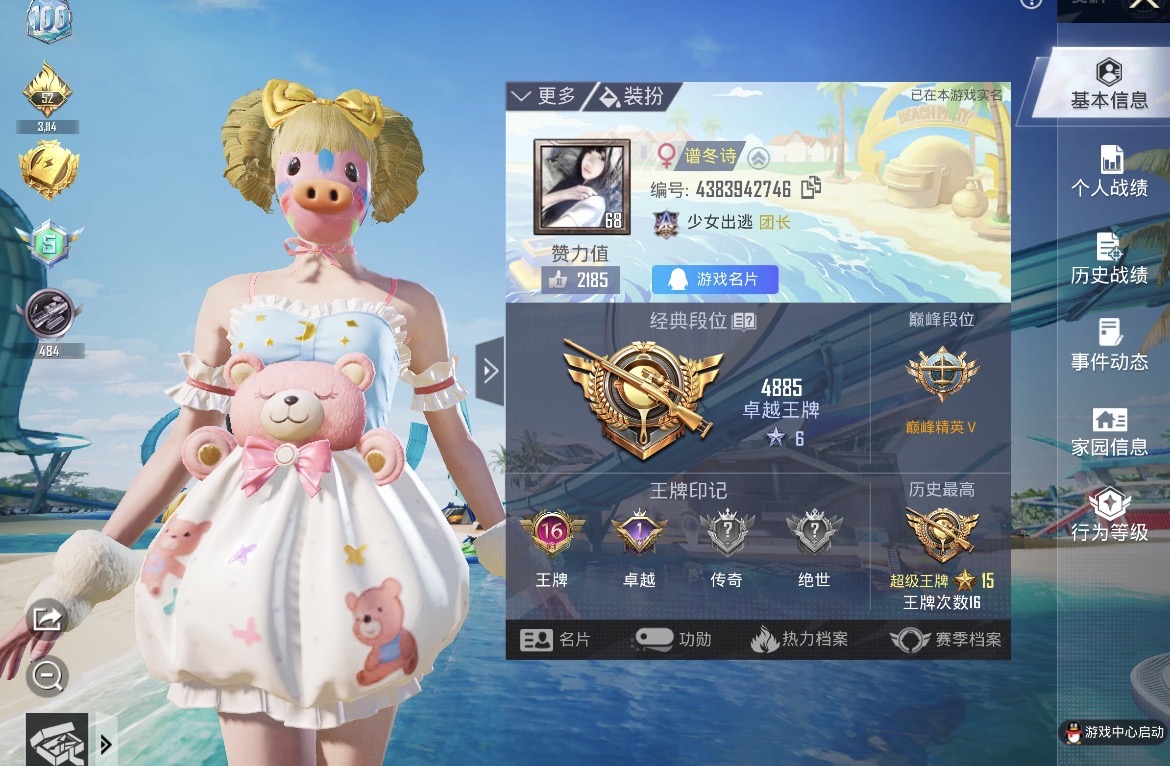1170x766 pixels.
Task: Open the 家园信息 tab
Action: (x=1109, y=432)
